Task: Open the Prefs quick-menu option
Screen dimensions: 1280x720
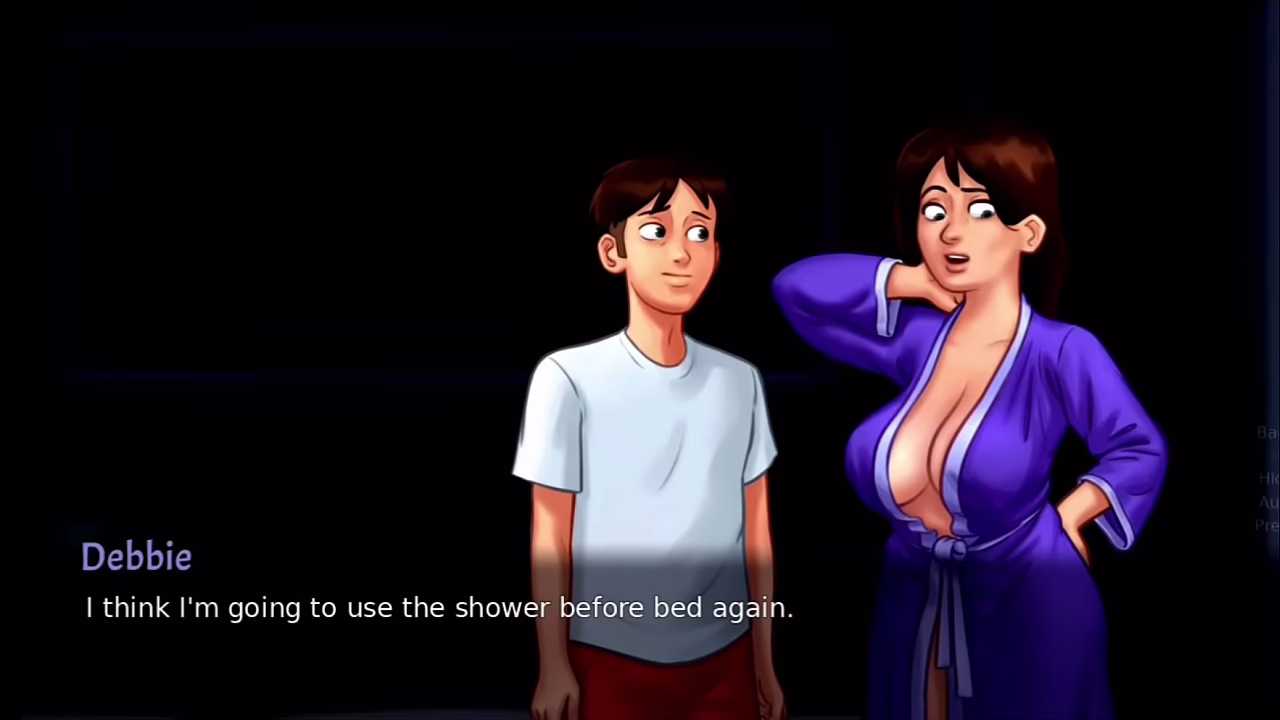Action: point(1267,525)
